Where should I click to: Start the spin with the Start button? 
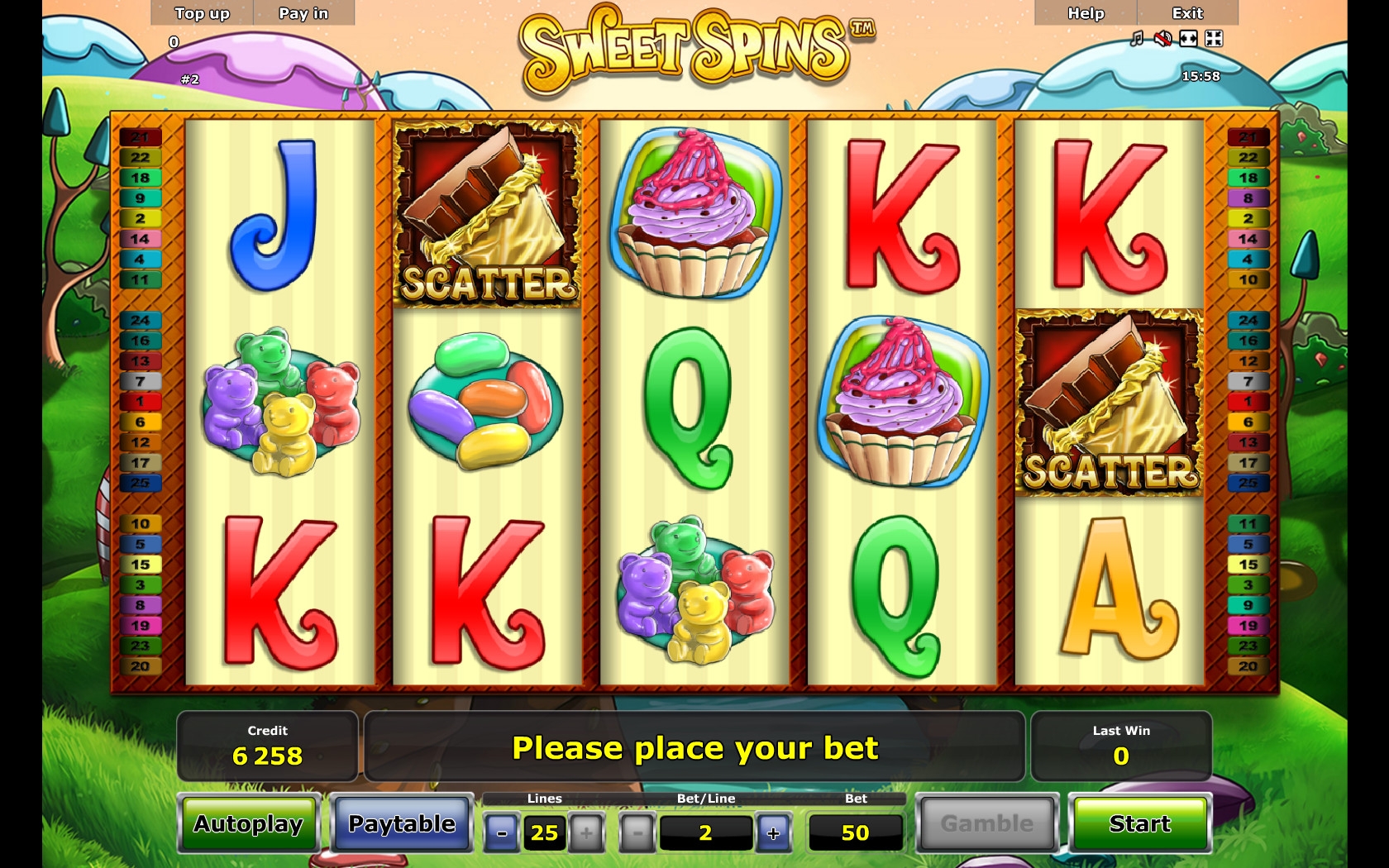click(x=1139, y=823)
